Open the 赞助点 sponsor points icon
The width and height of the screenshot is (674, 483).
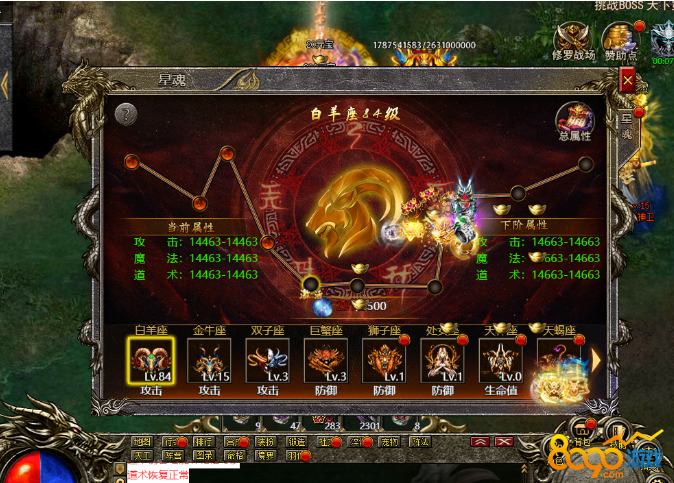tap(621, 41)
